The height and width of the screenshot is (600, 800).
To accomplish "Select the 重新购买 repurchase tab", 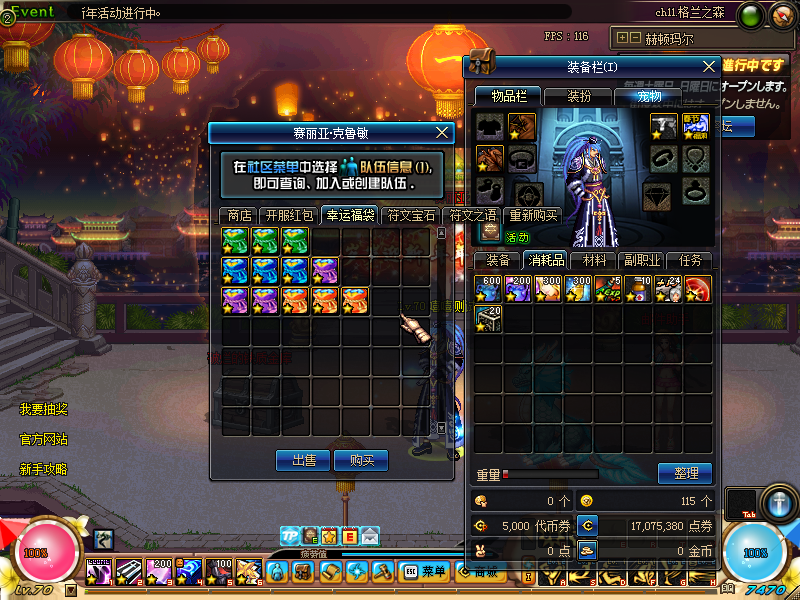I will [533, 215].
